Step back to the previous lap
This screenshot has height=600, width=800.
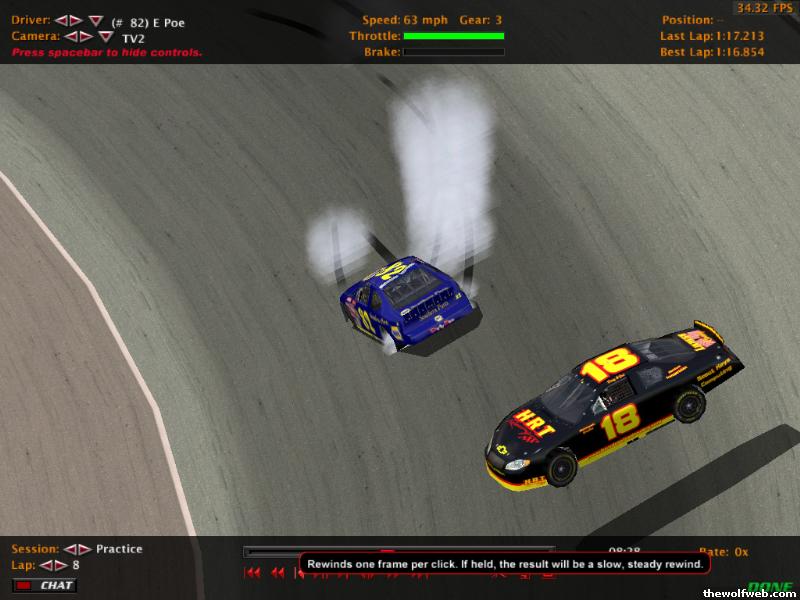46,565
